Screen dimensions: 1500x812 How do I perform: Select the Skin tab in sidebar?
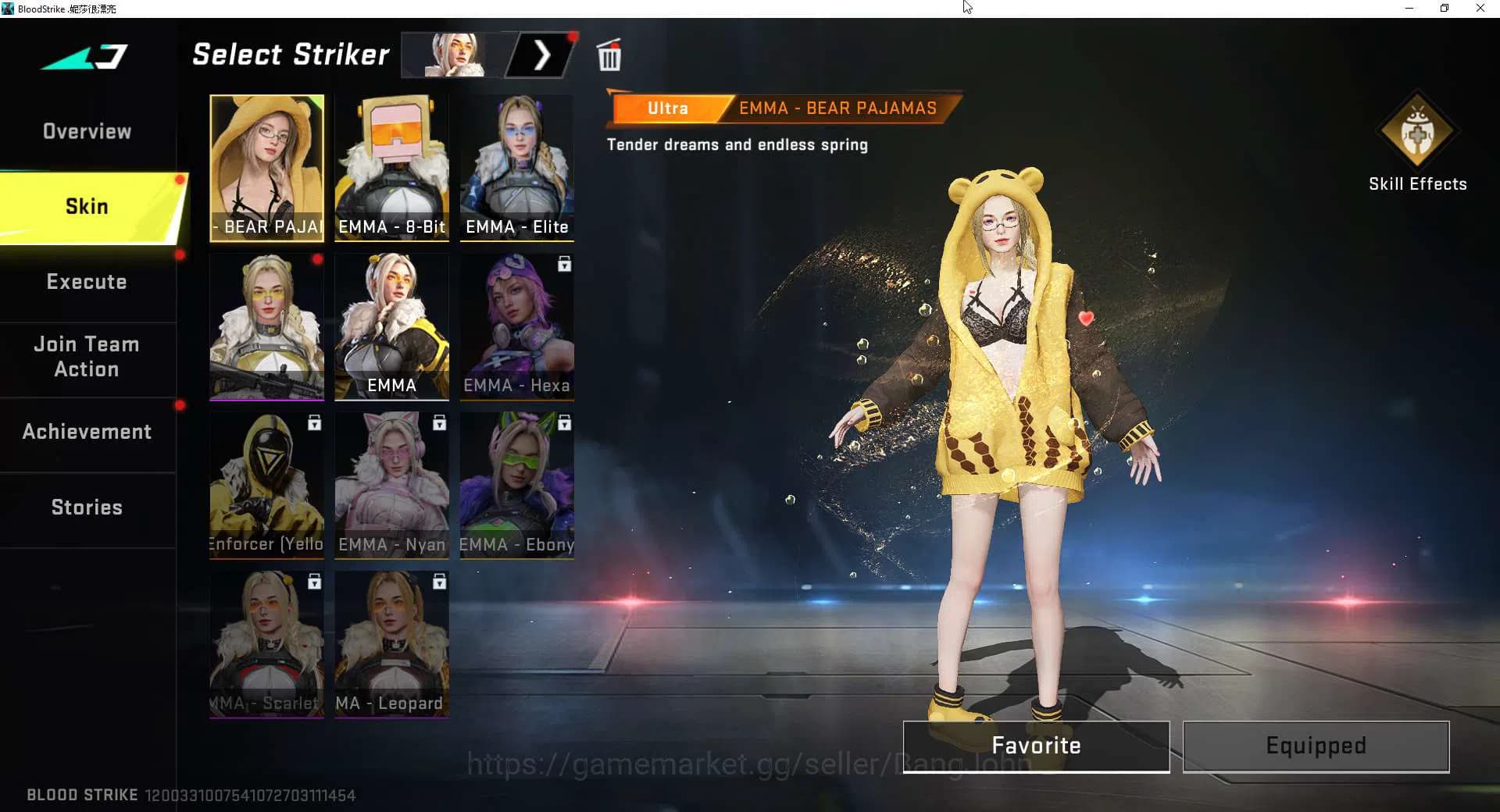pyautogui.click(x=86, y=206)
